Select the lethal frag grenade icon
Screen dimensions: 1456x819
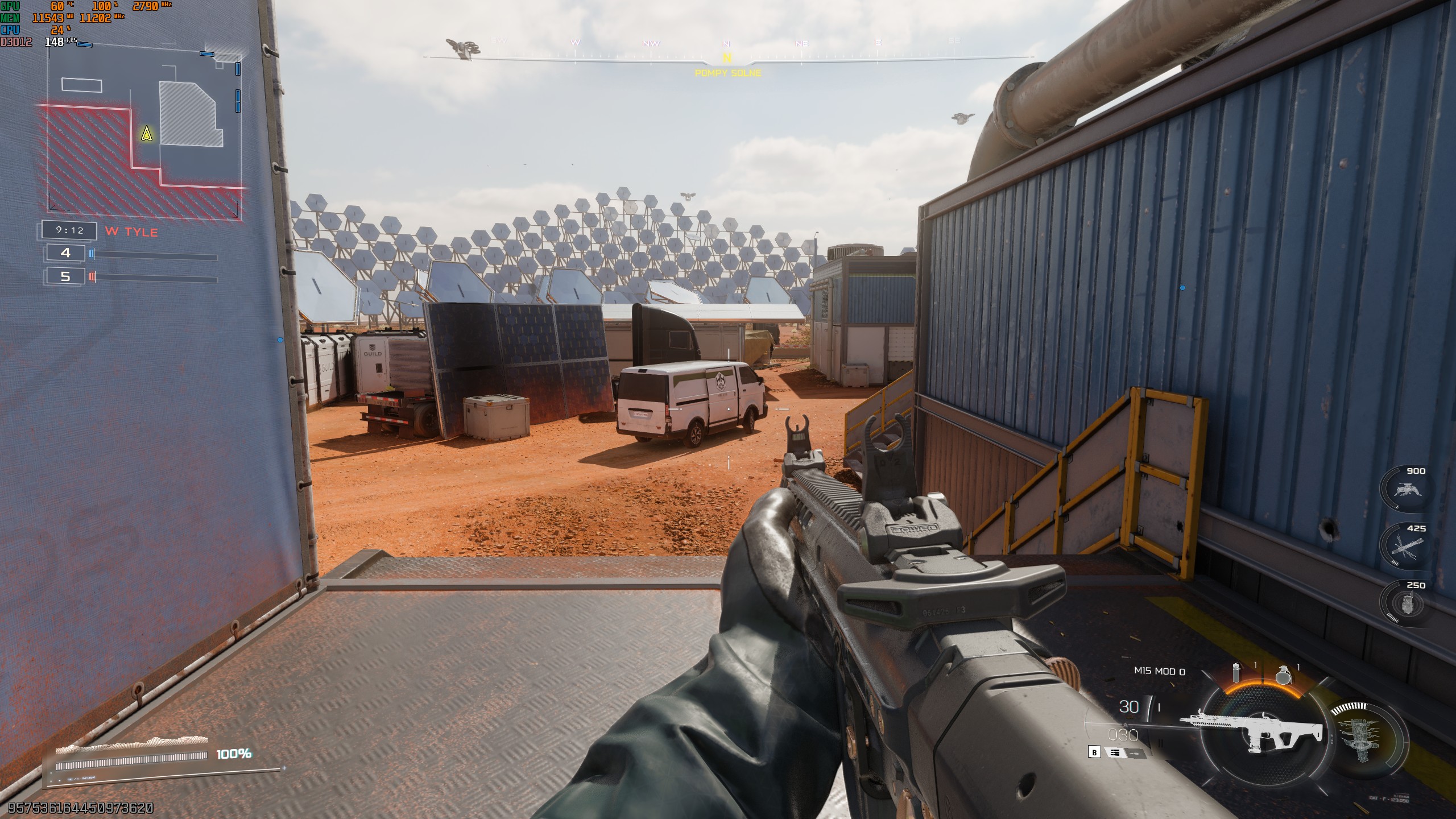[1284, 675]
